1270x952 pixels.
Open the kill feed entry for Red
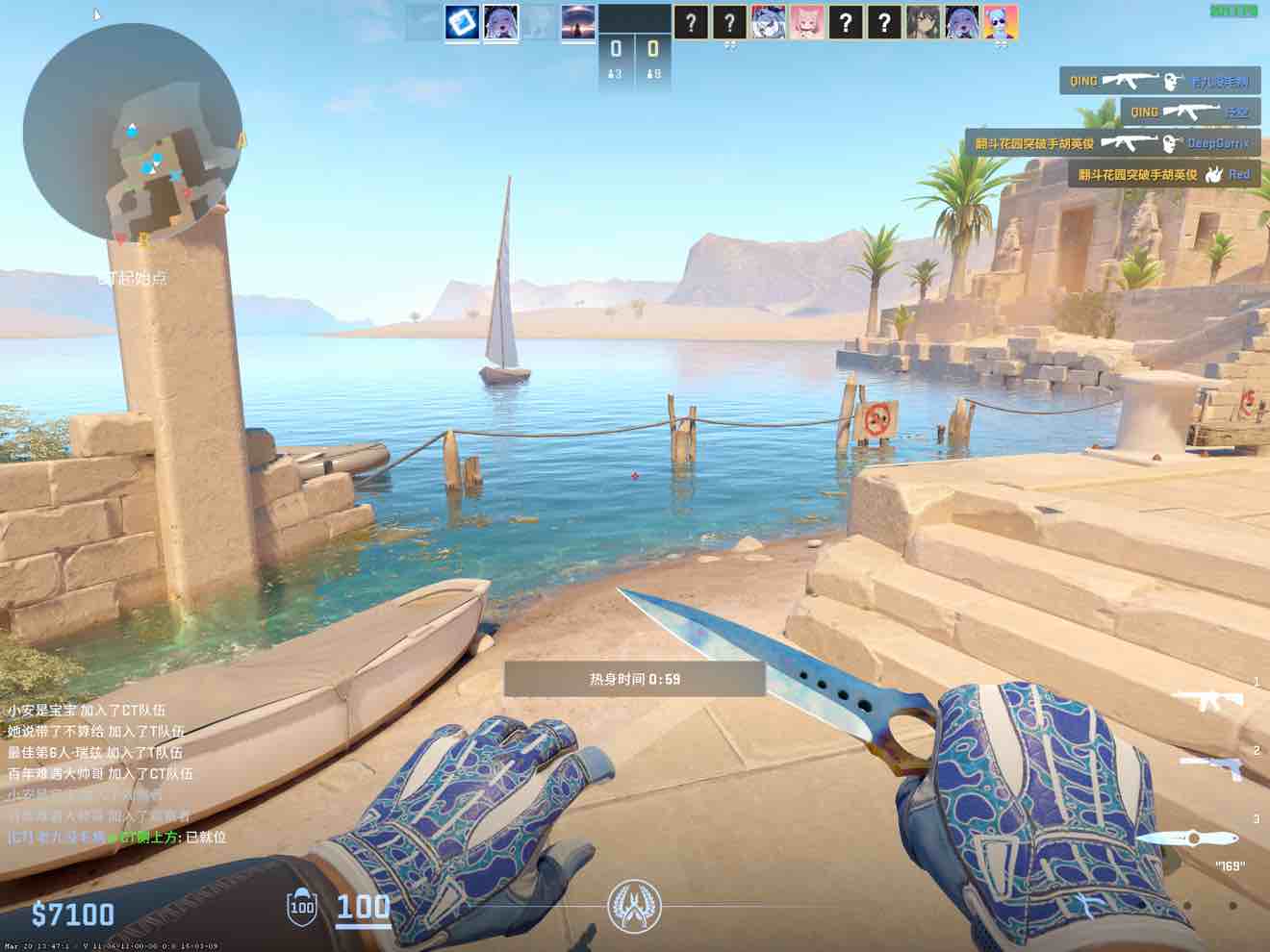click(x=1163, y=174)
